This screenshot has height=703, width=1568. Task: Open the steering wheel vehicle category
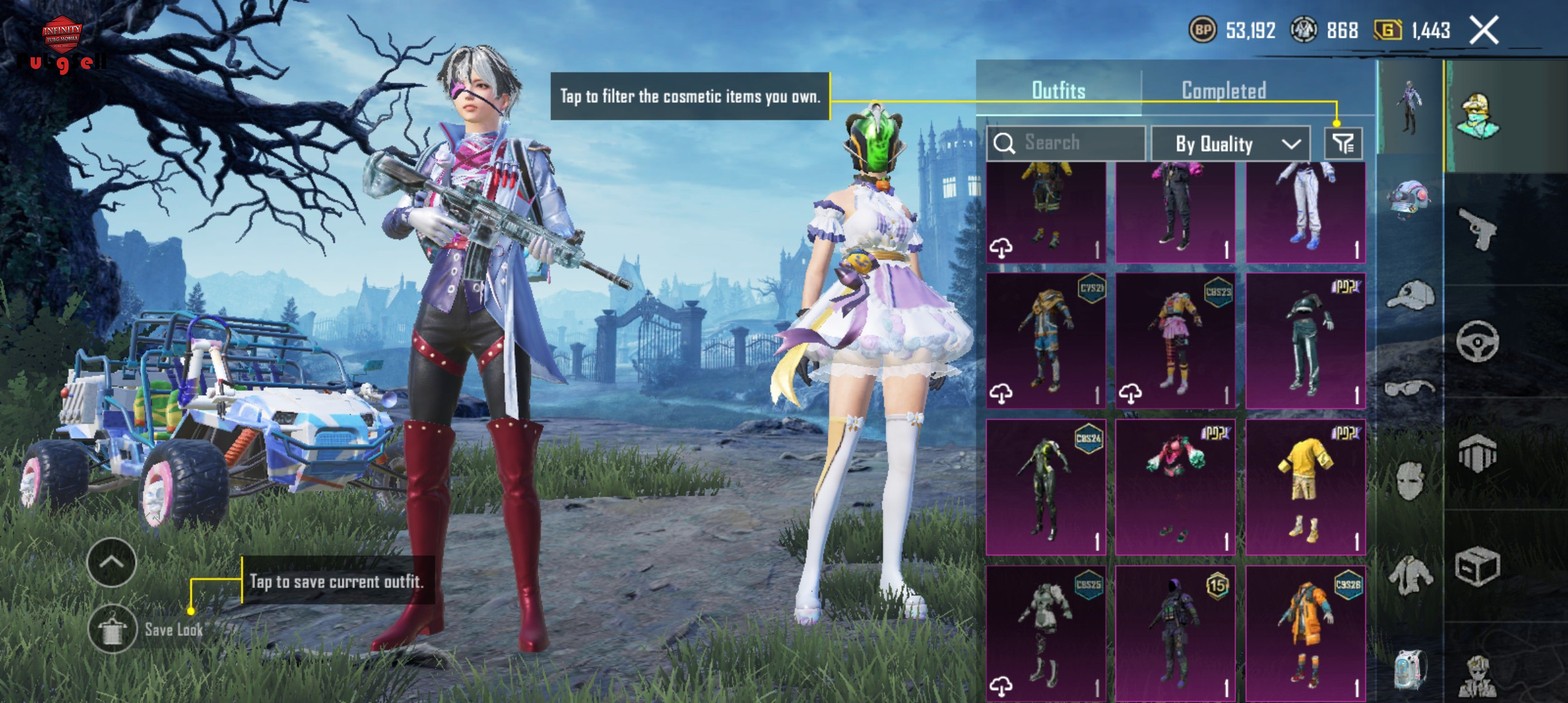tap(1477, 341)
